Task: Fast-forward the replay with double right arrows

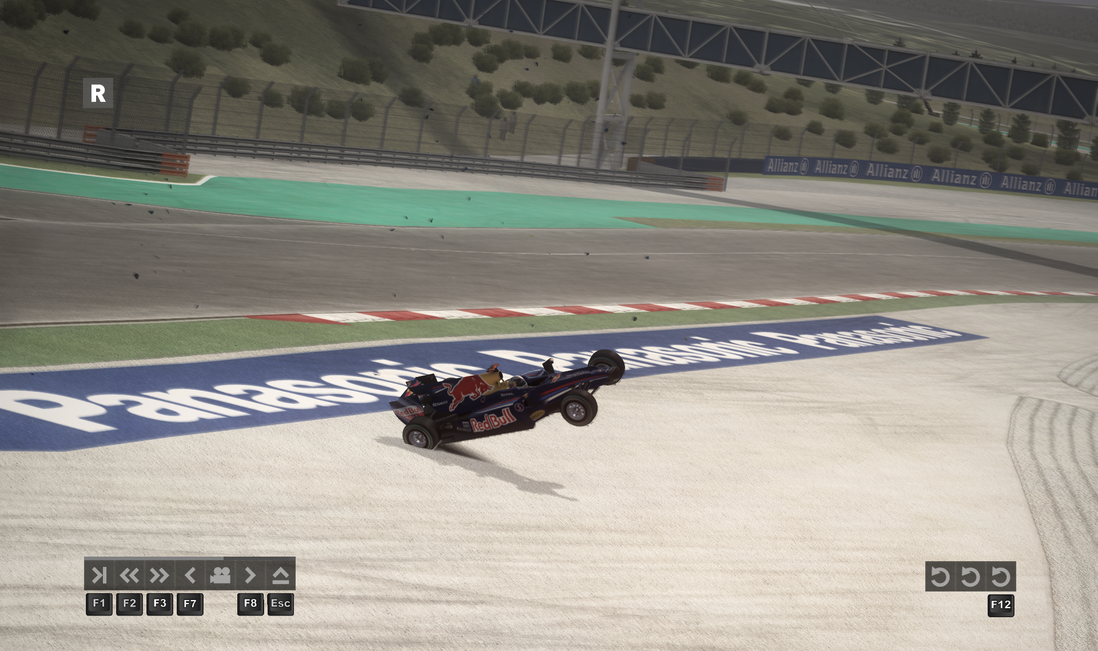Action: (x=159, y=575)
